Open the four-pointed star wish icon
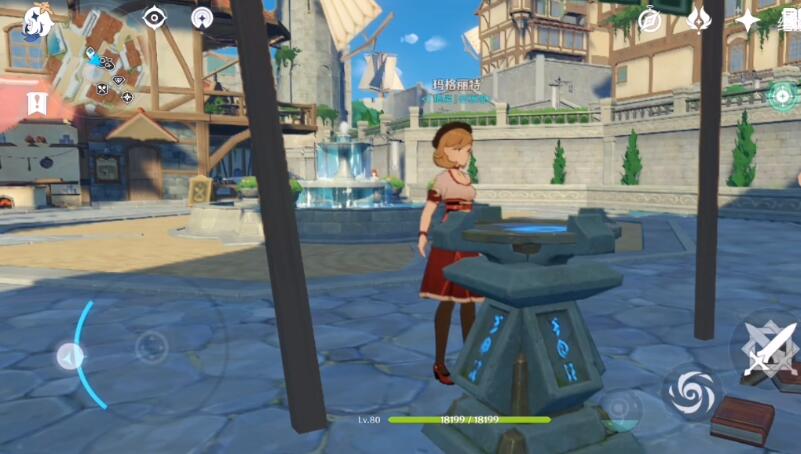The height and width of the screenshot is (454, 801). (748, 20)
